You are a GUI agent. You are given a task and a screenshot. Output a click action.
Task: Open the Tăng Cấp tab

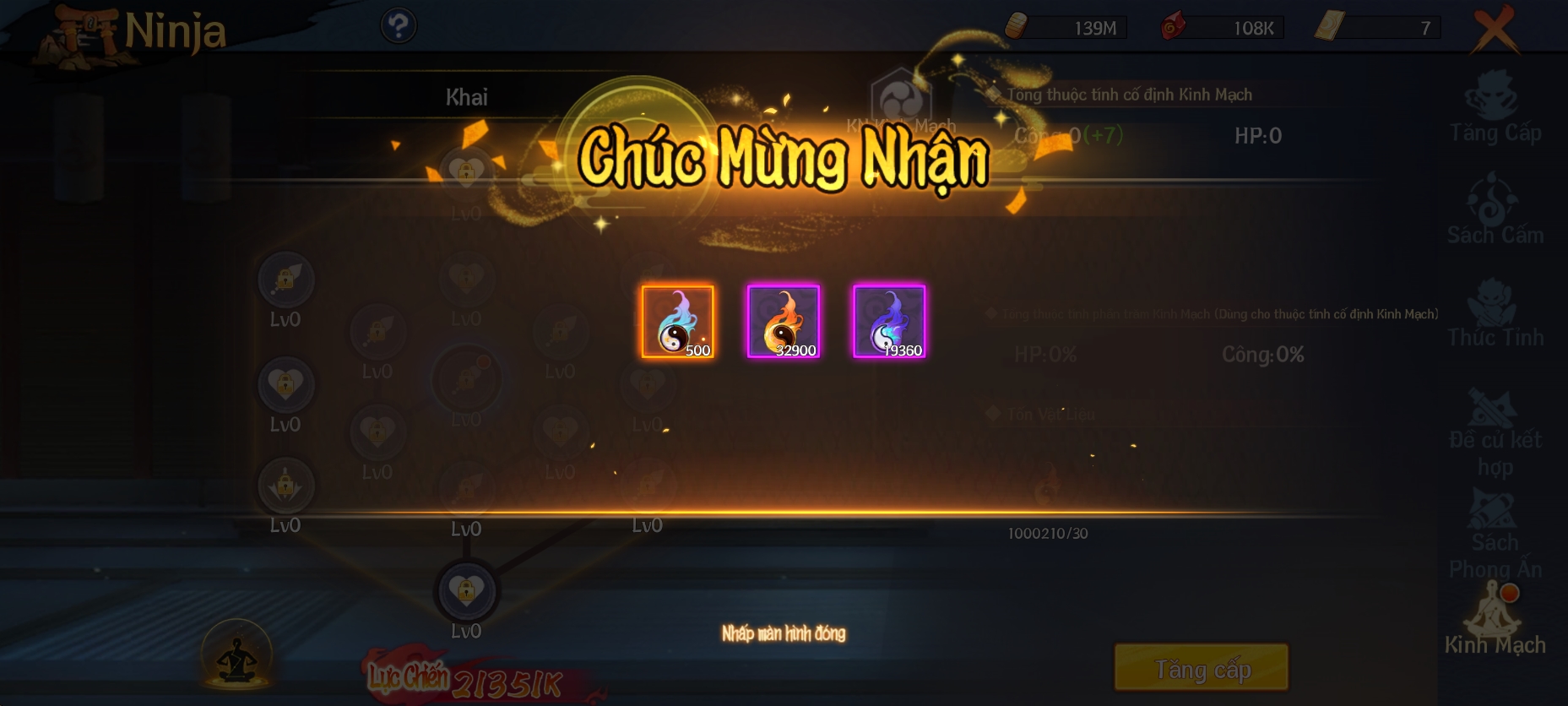(x=1495, y=110)
